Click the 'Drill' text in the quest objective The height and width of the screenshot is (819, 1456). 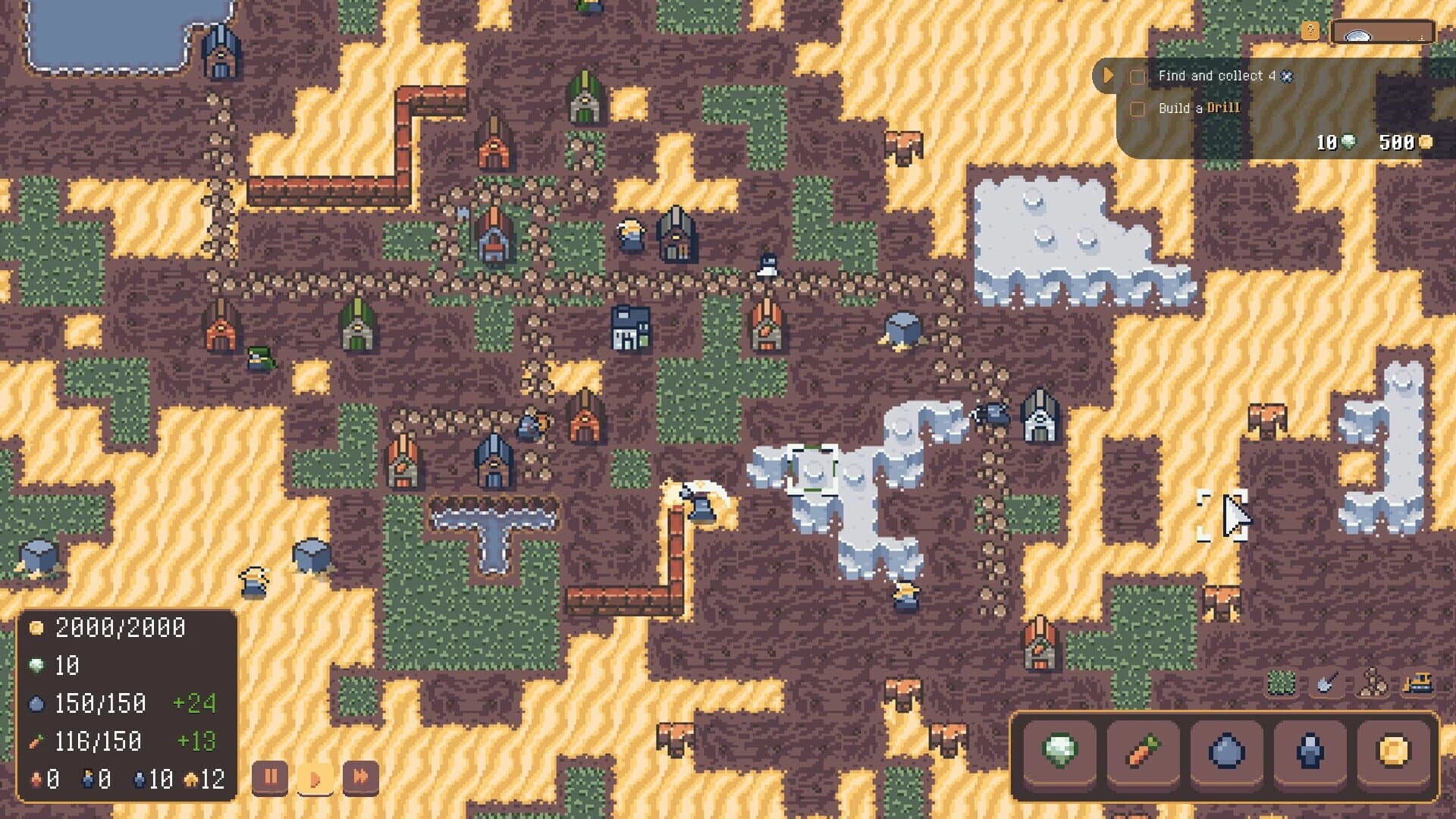point(1224,108)
